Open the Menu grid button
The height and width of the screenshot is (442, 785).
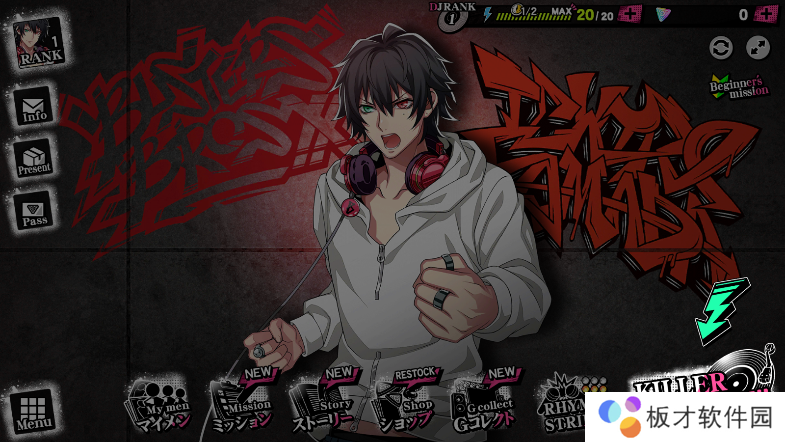click(33, 410)
